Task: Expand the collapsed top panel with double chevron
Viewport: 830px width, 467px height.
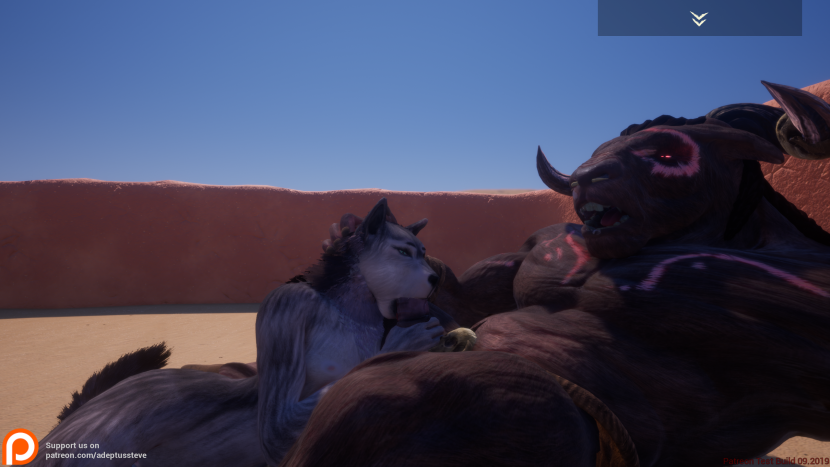Action: [x=699, y=18]
